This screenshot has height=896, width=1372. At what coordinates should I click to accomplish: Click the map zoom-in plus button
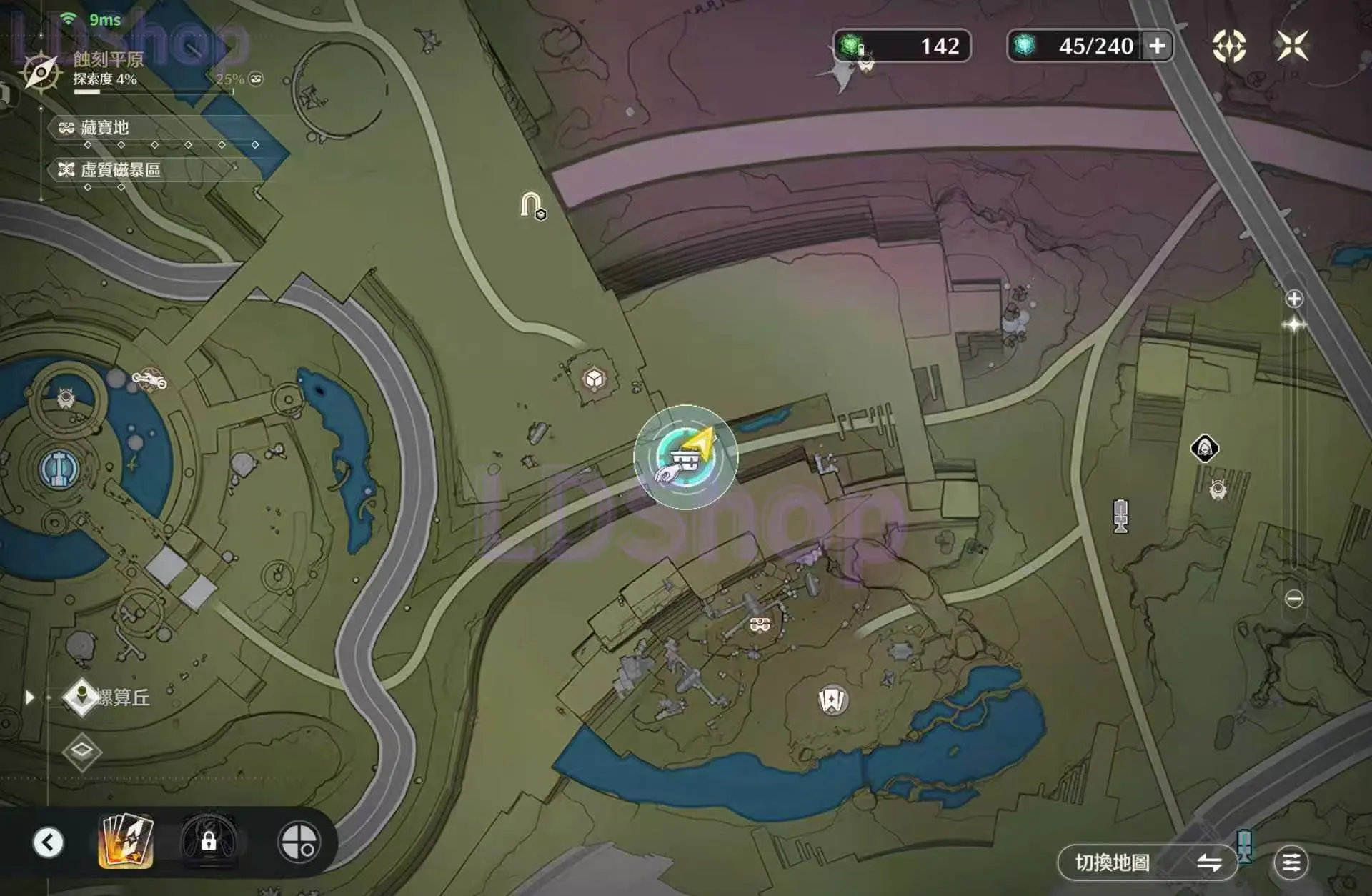(x=1294, y=299)
